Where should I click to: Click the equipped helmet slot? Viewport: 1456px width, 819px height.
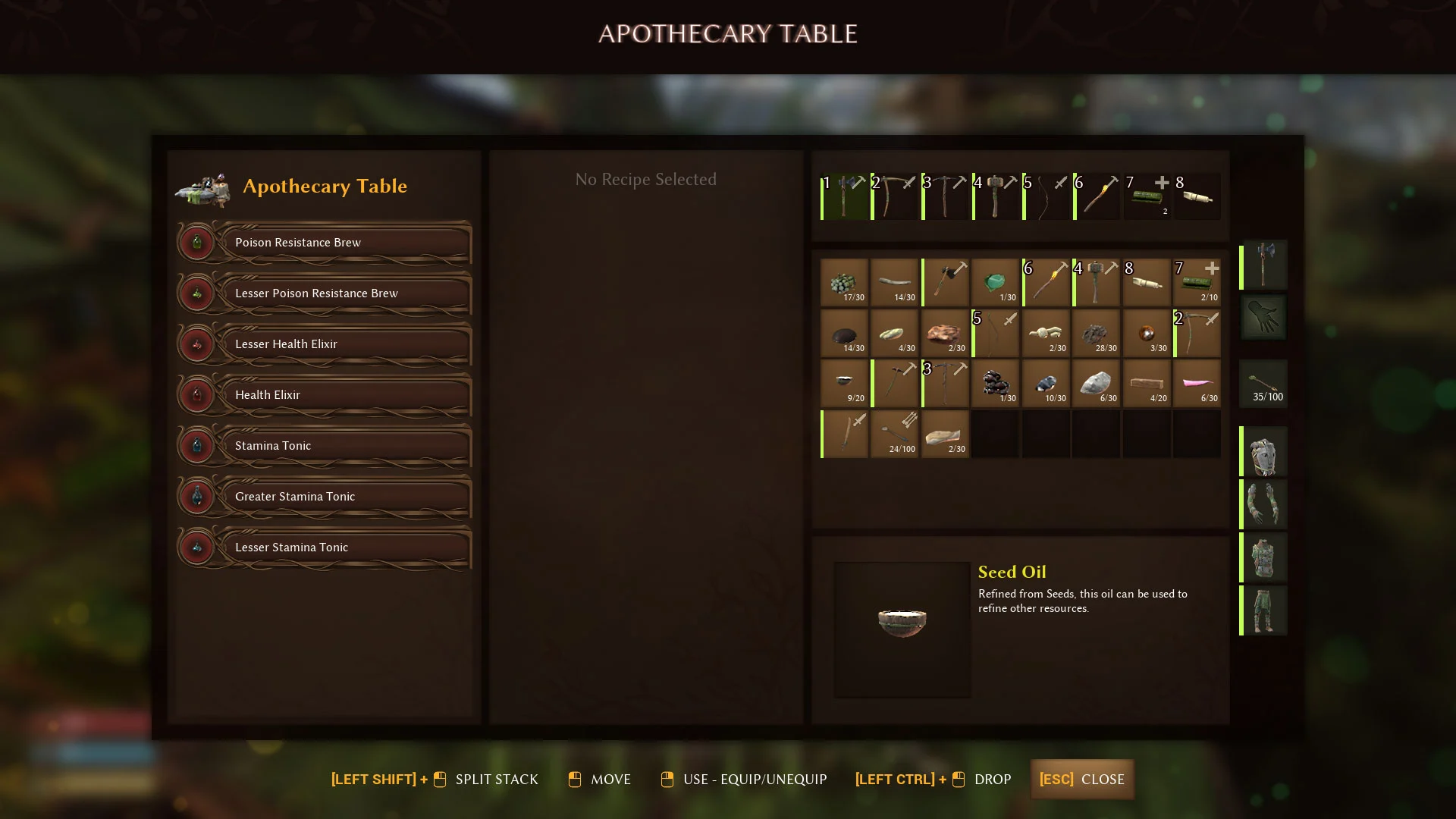point(1263,451)
